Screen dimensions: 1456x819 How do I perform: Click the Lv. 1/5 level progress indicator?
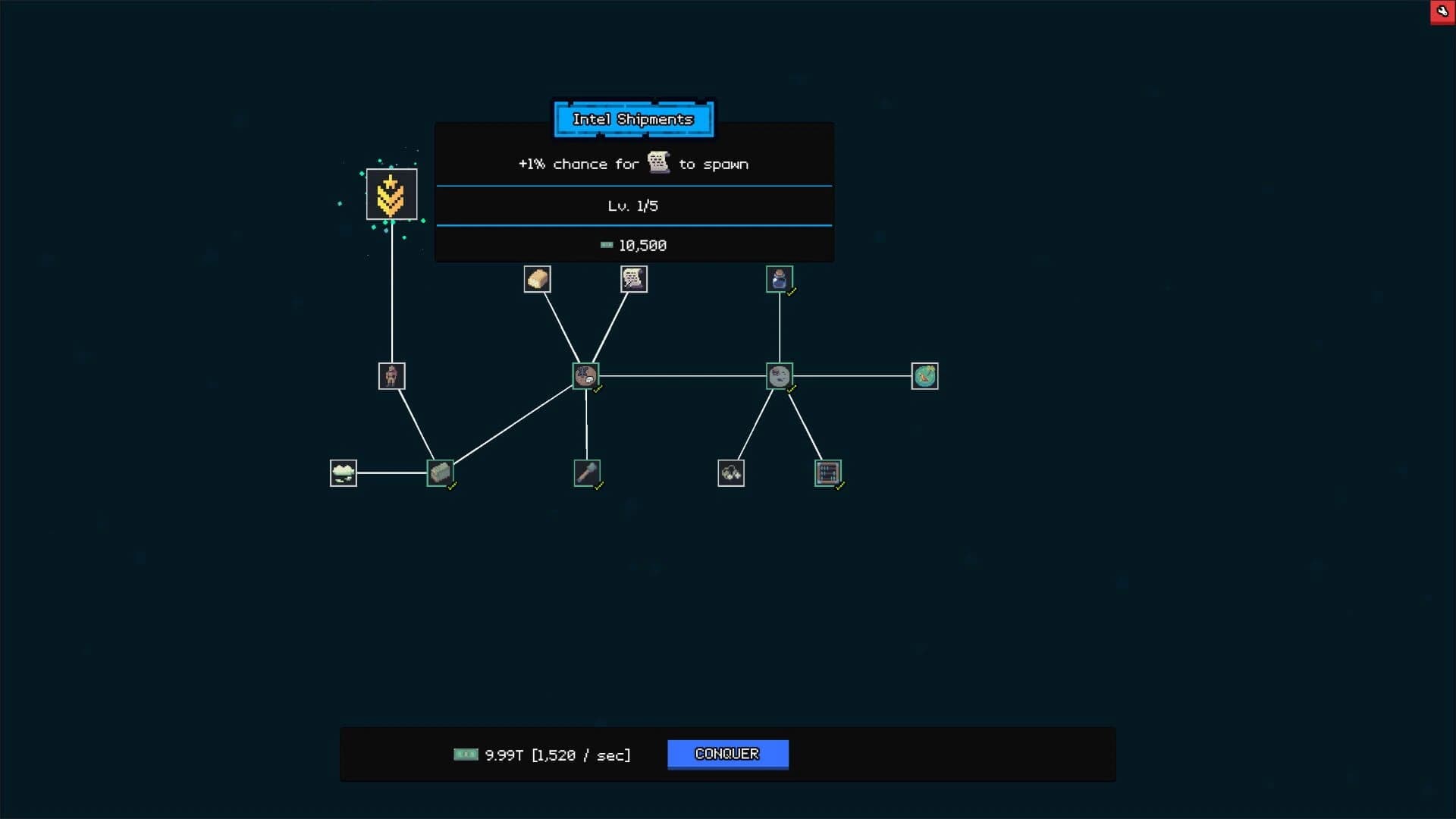[633, 205]
